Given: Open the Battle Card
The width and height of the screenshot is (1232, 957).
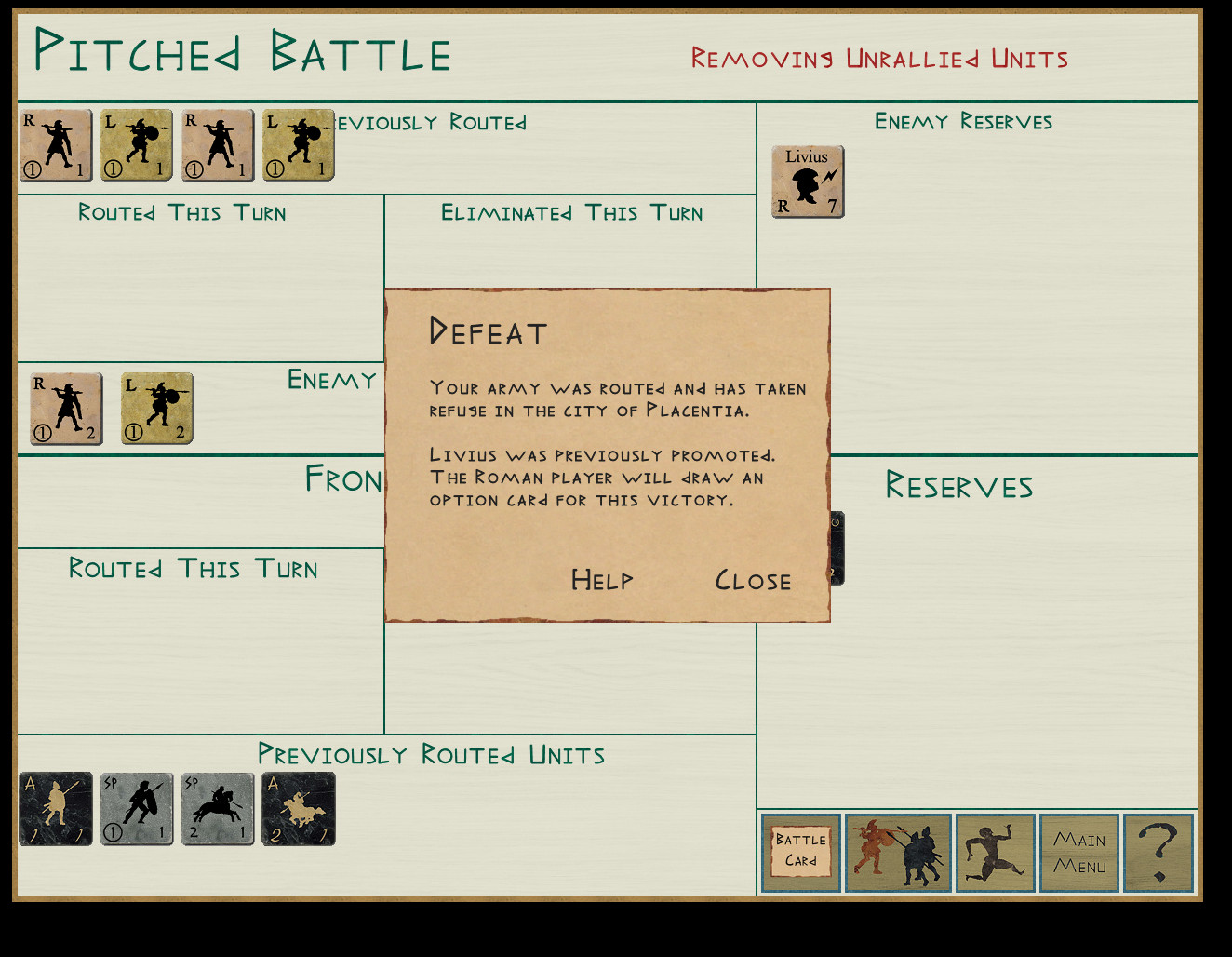Looking at the screenshot, I should coord(800,853).
